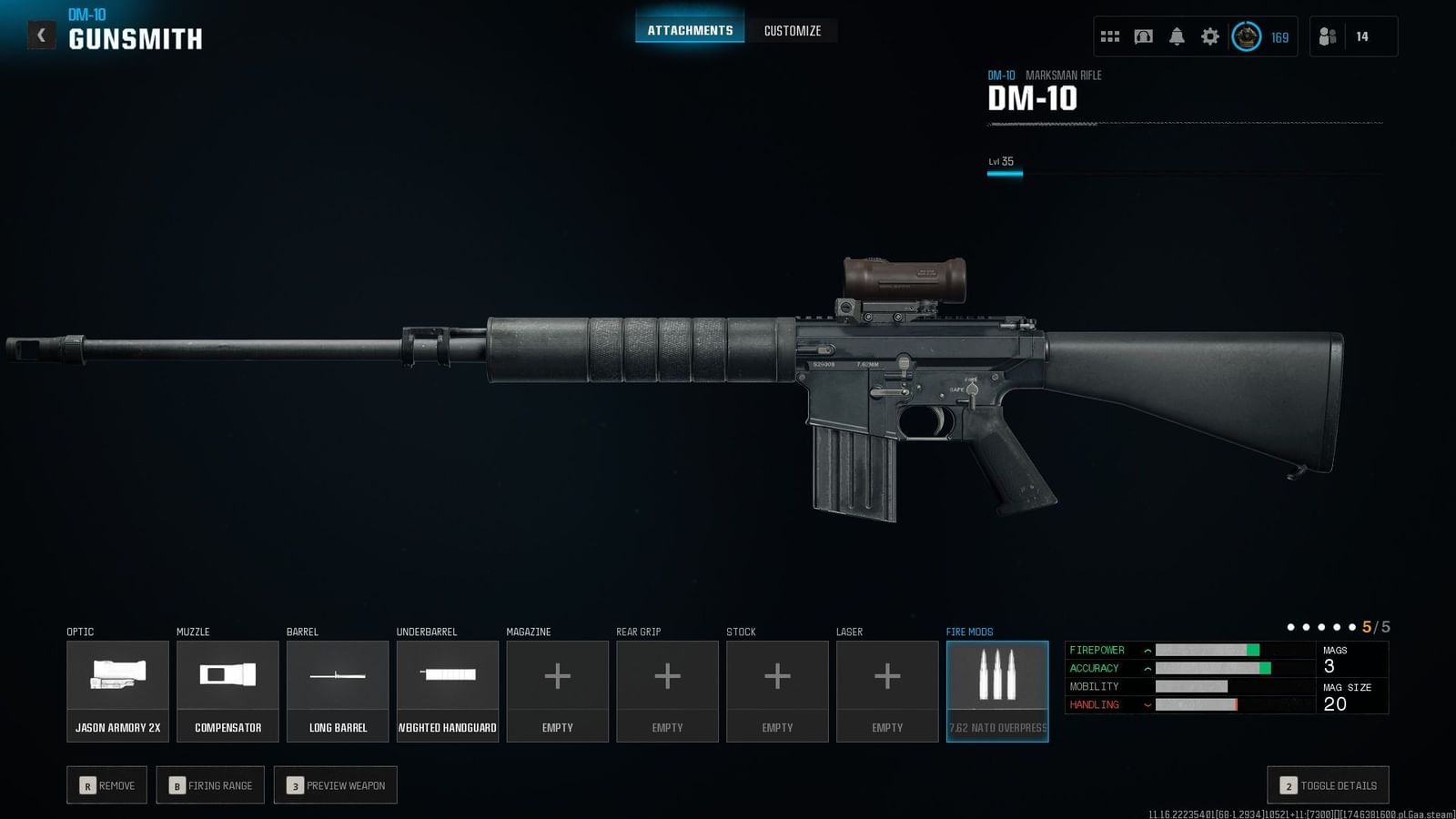Click the empty Magazine attachment slot
The image size is (1456, 819).
pyautogui.click(x=557, y=690)
